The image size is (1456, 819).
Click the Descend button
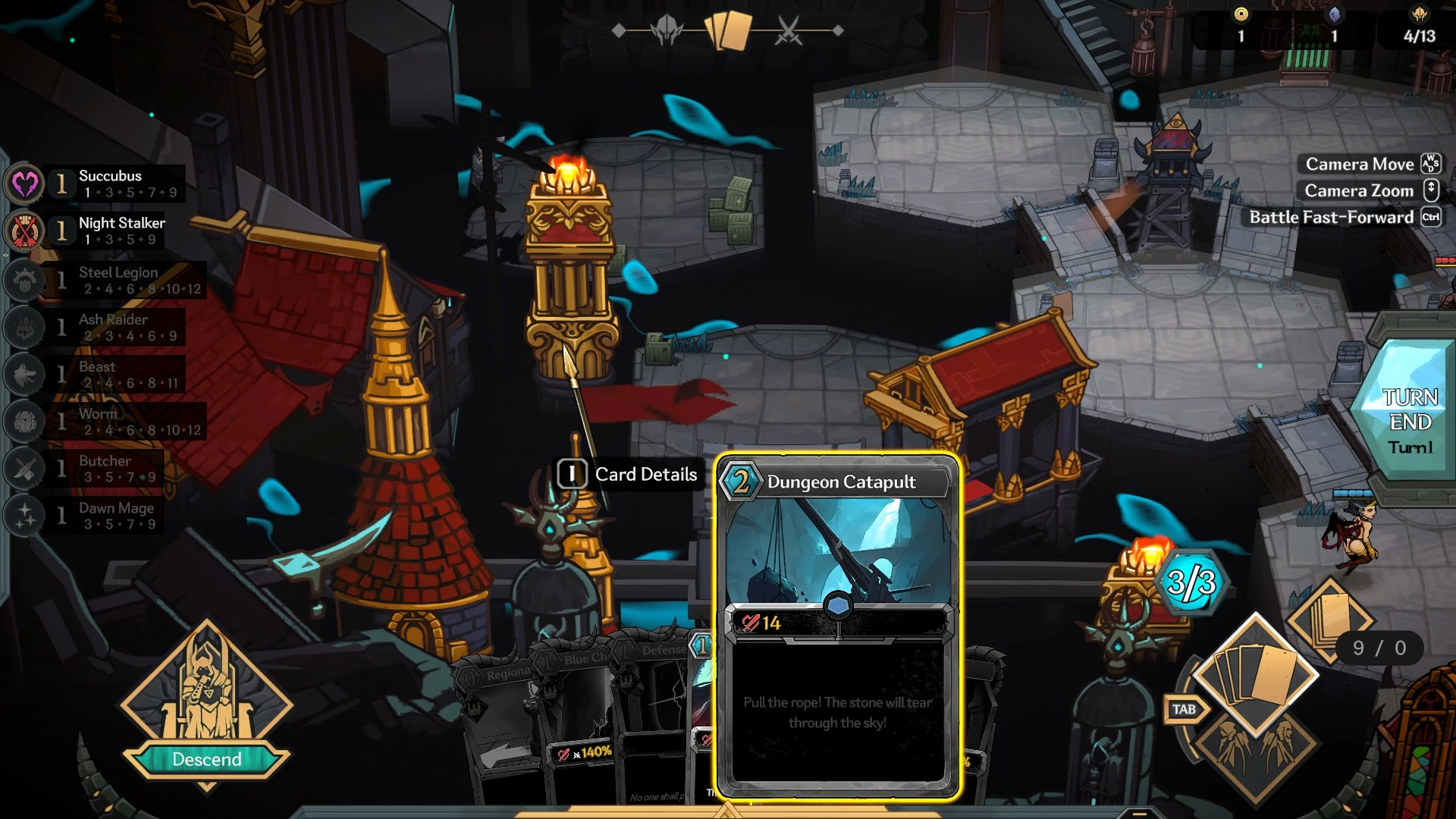click(206, 759)
